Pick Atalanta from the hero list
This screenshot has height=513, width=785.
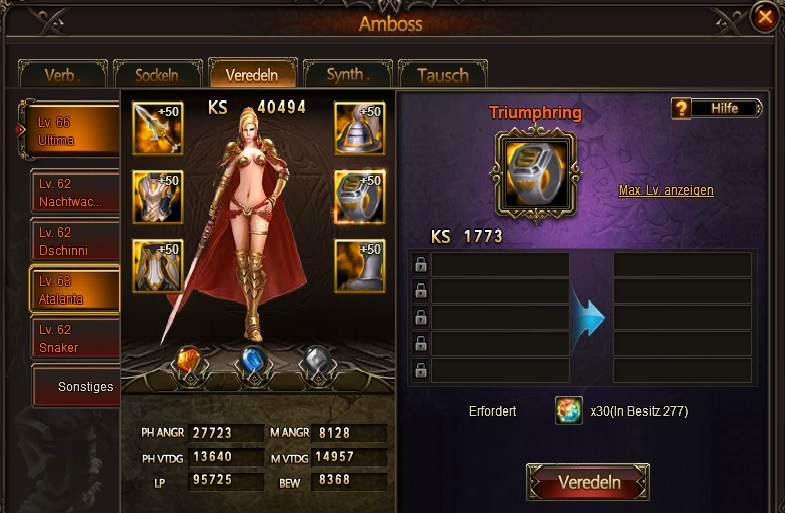(76, 290)
